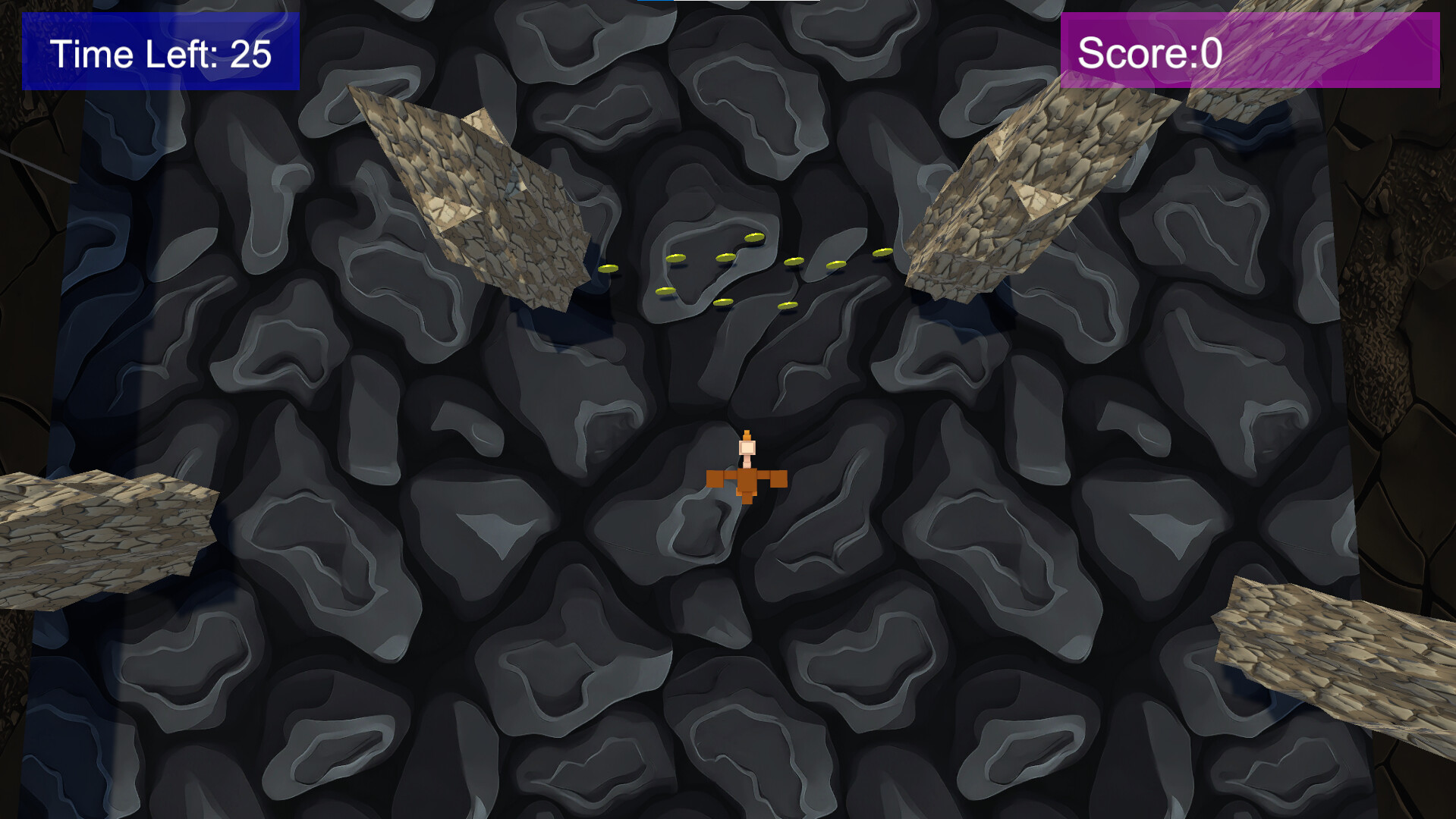
Task: Click the lowest-right coin near the cluster
Action: 788,306
